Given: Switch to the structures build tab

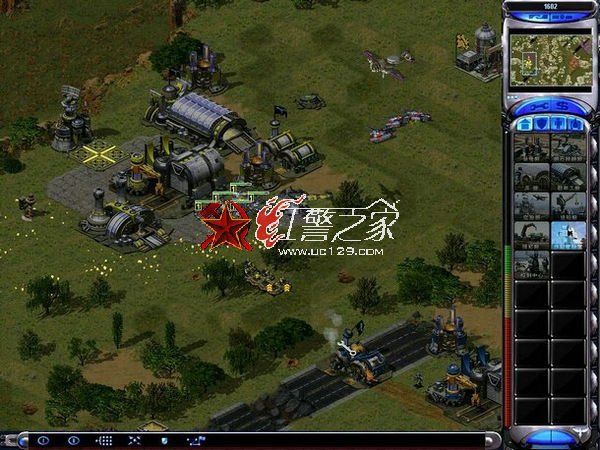Looking at the screenshot, I should click(527, 123).
